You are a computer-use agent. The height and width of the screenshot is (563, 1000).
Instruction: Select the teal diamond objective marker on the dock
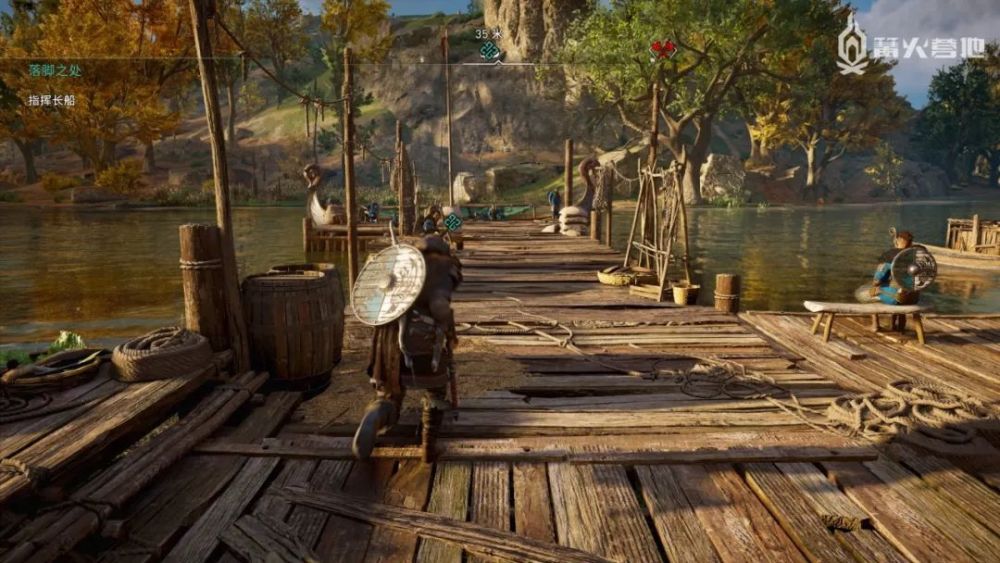coord(453,222)
